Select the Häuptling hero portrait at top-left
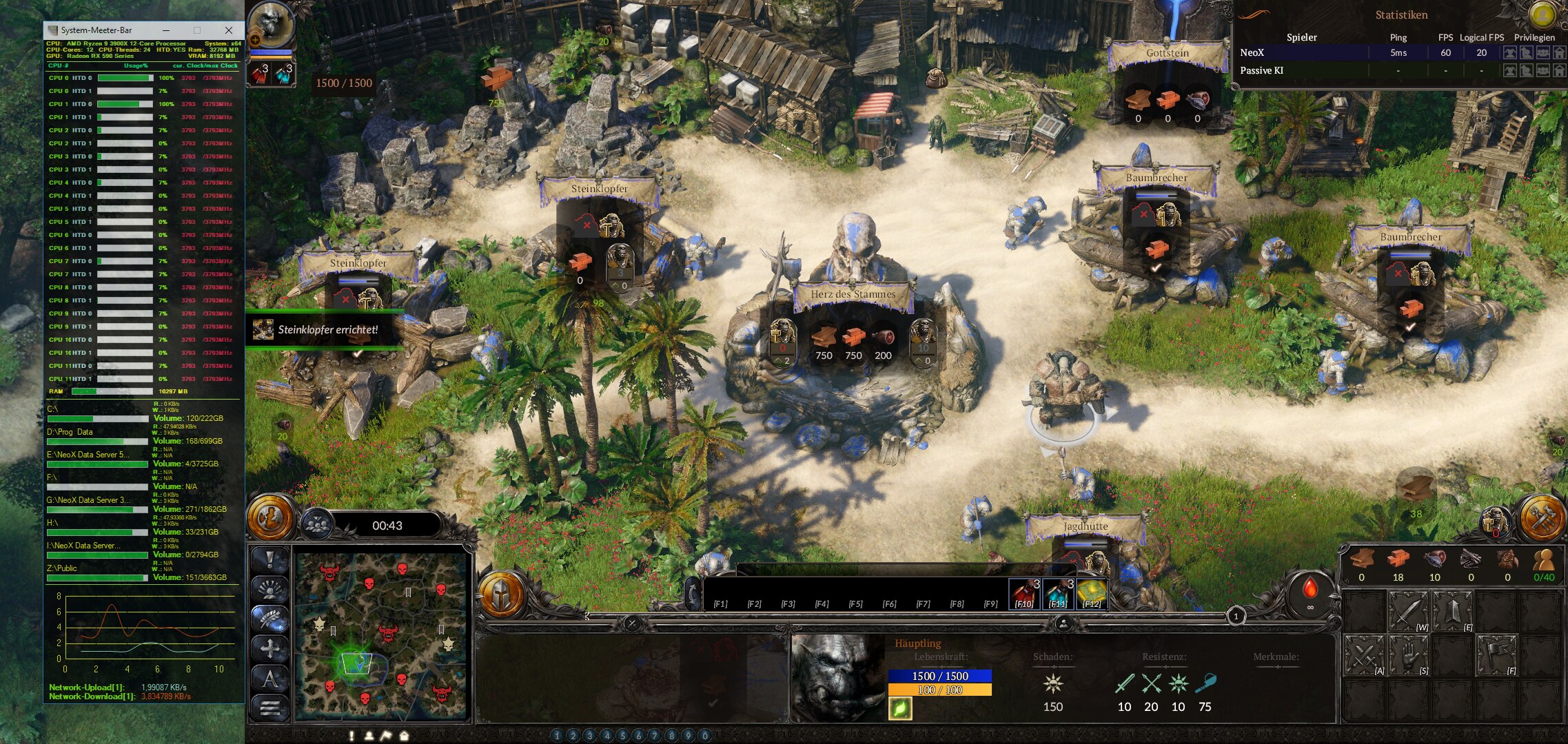The height and width of the screenshot is (744, 1568). [271, 26]
